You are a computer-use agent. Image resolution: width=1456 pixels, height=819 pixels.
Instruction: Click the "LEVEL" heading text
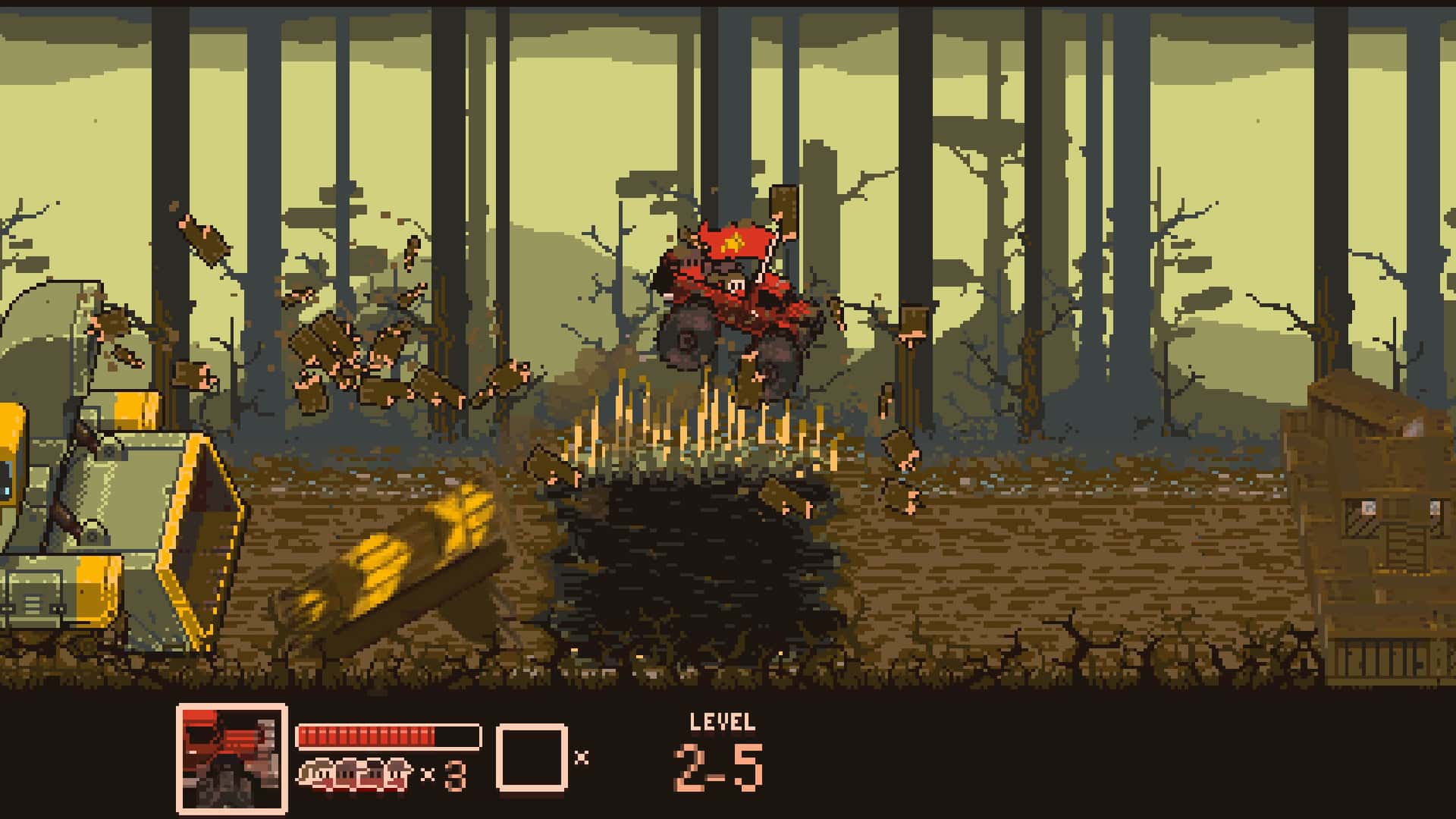point(721,720)
